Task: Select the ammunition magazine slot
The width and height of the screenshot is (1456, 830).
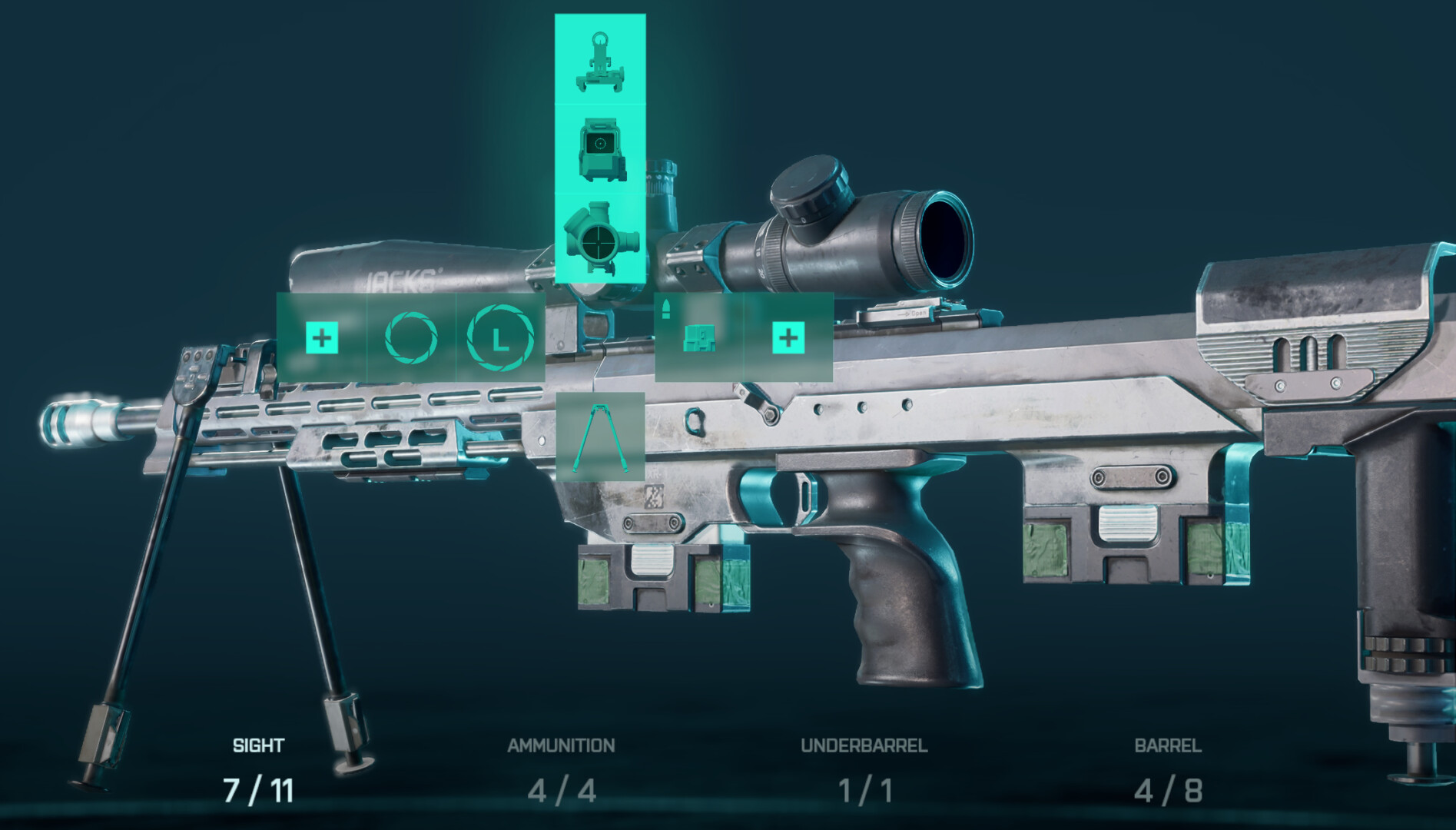Action: pyautogui.click(x=698, y=337)
